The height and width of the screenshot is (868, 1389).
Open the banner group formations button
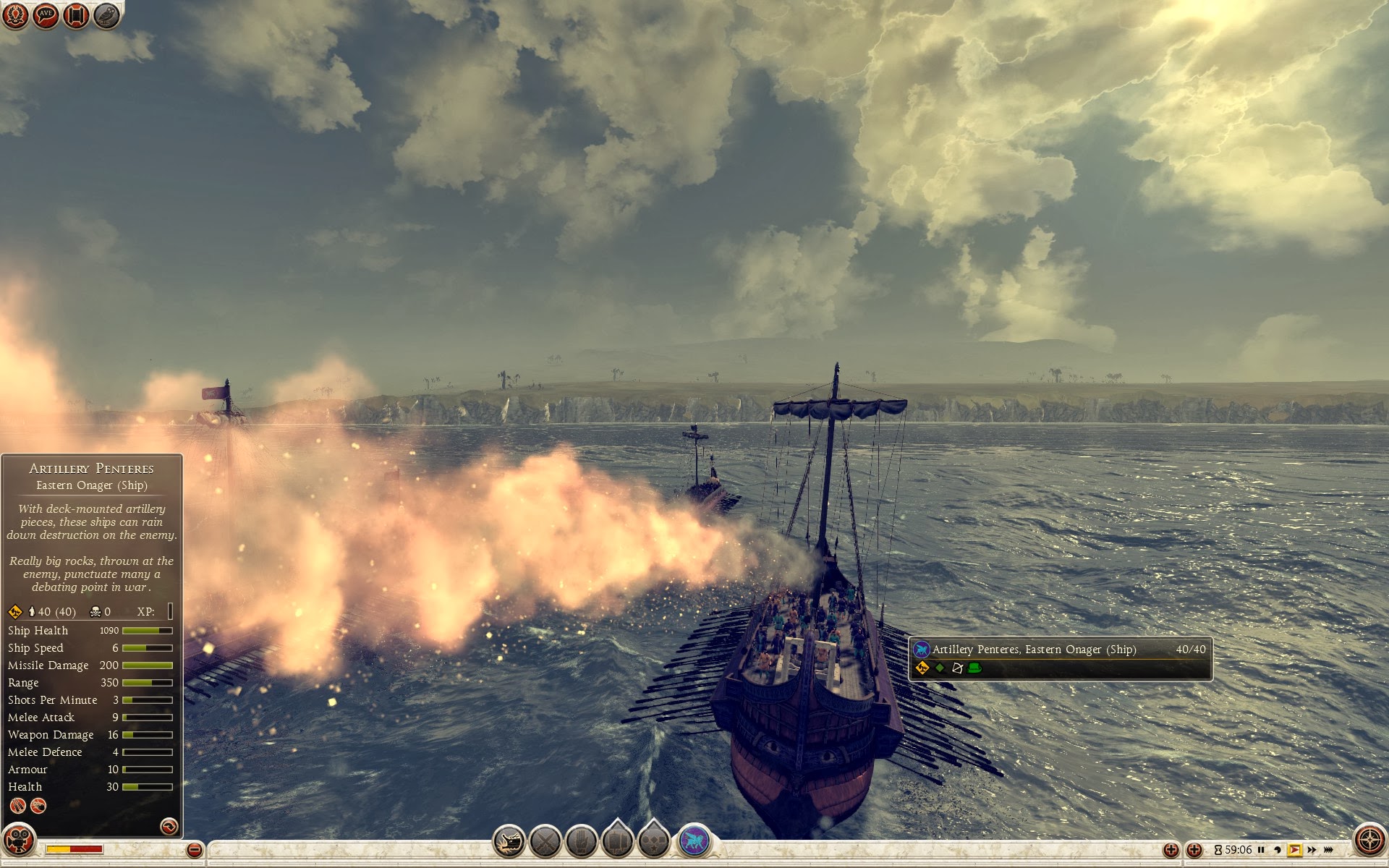tap(618, 842)
